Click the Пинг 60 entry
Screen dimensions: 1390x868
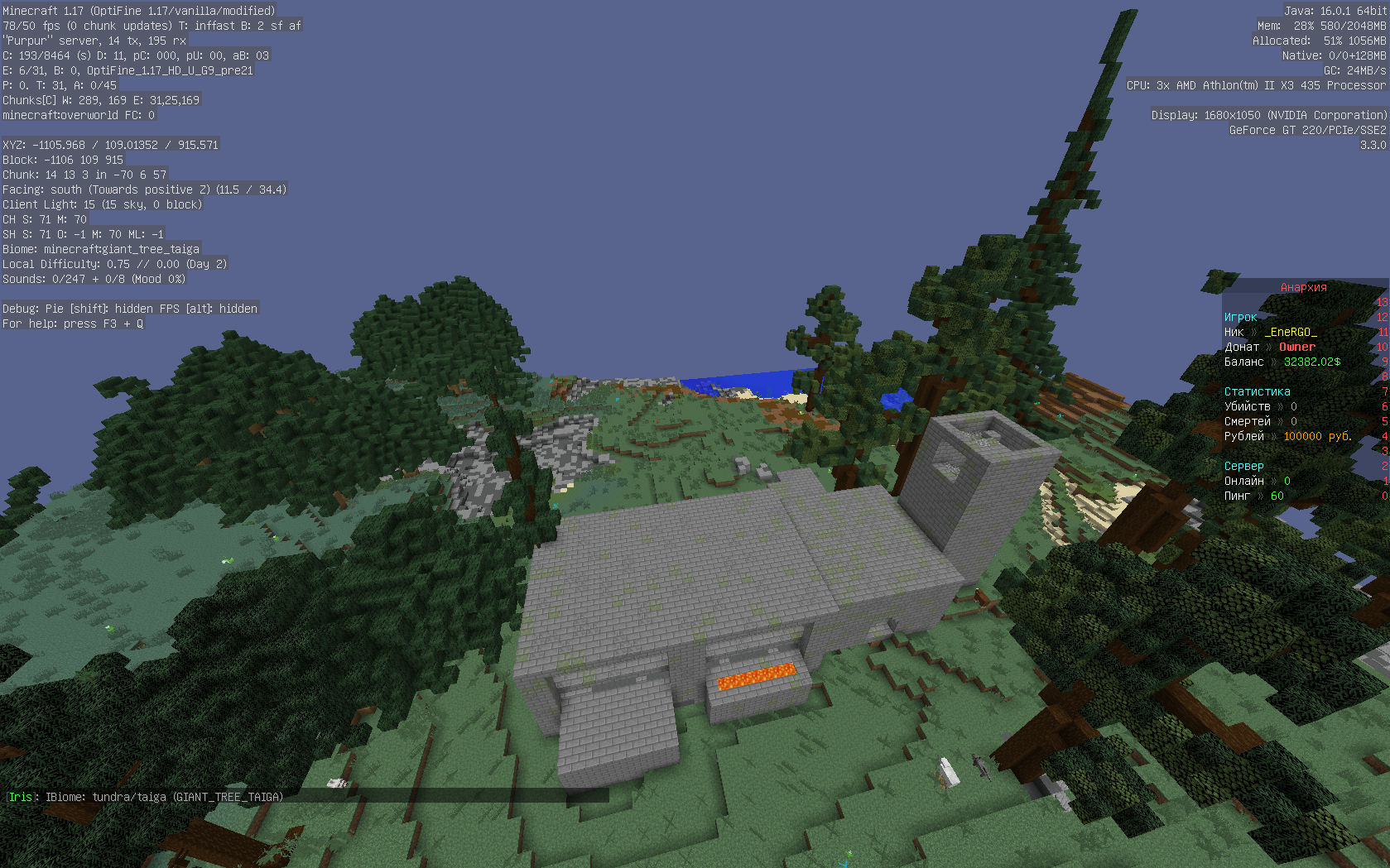click(x=1253, y=496)
